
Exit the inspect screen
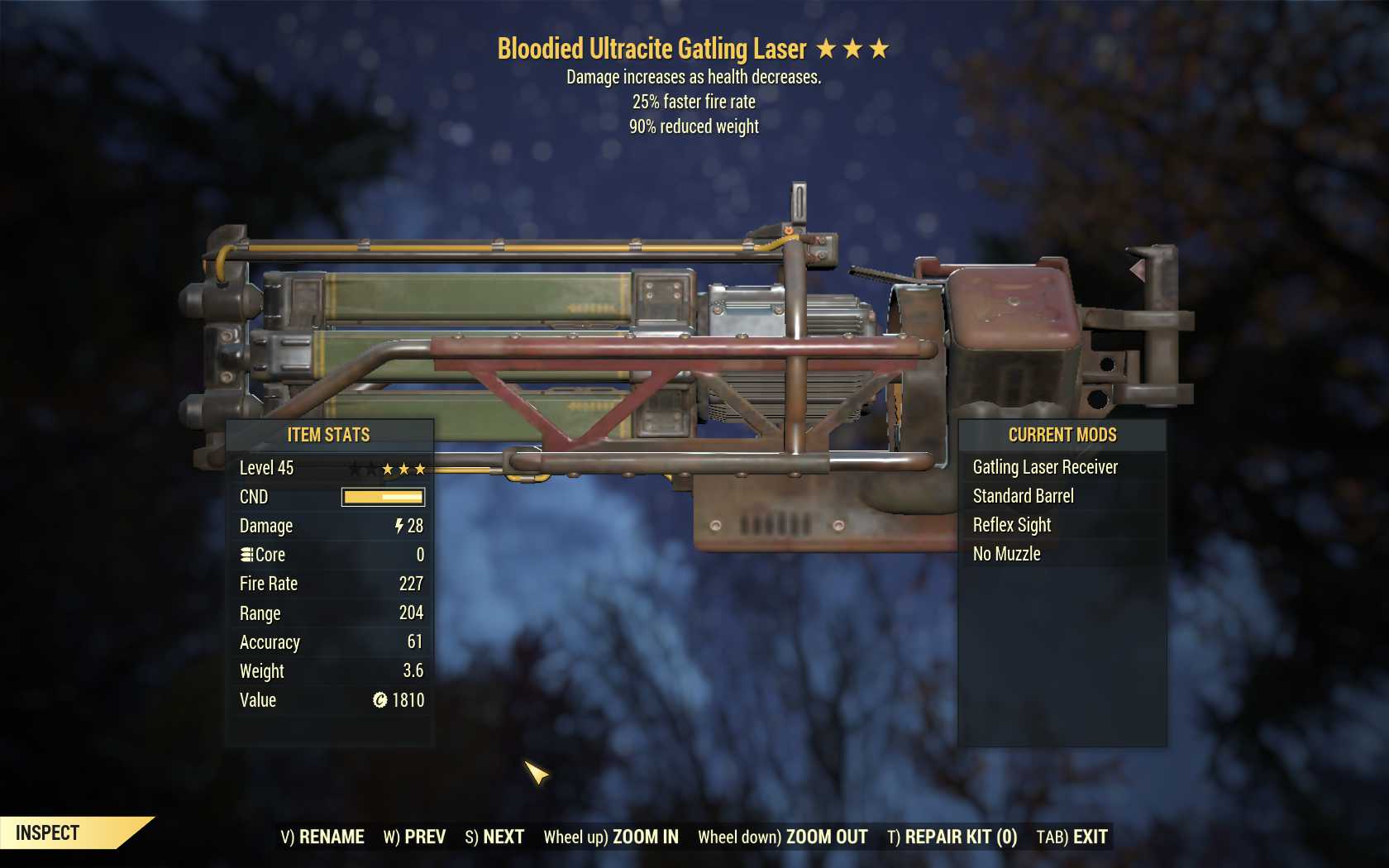coord(1072,837)
